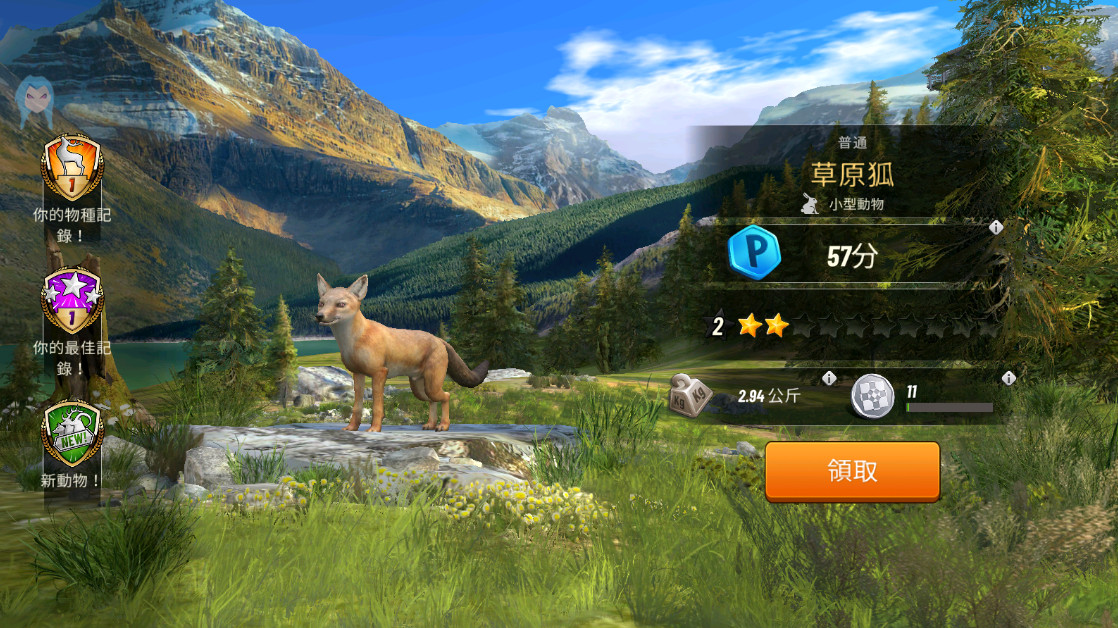
Task: Tap the info icon above the trophy progress bar
Action: pyautogui.click(x=1008, y=378)
